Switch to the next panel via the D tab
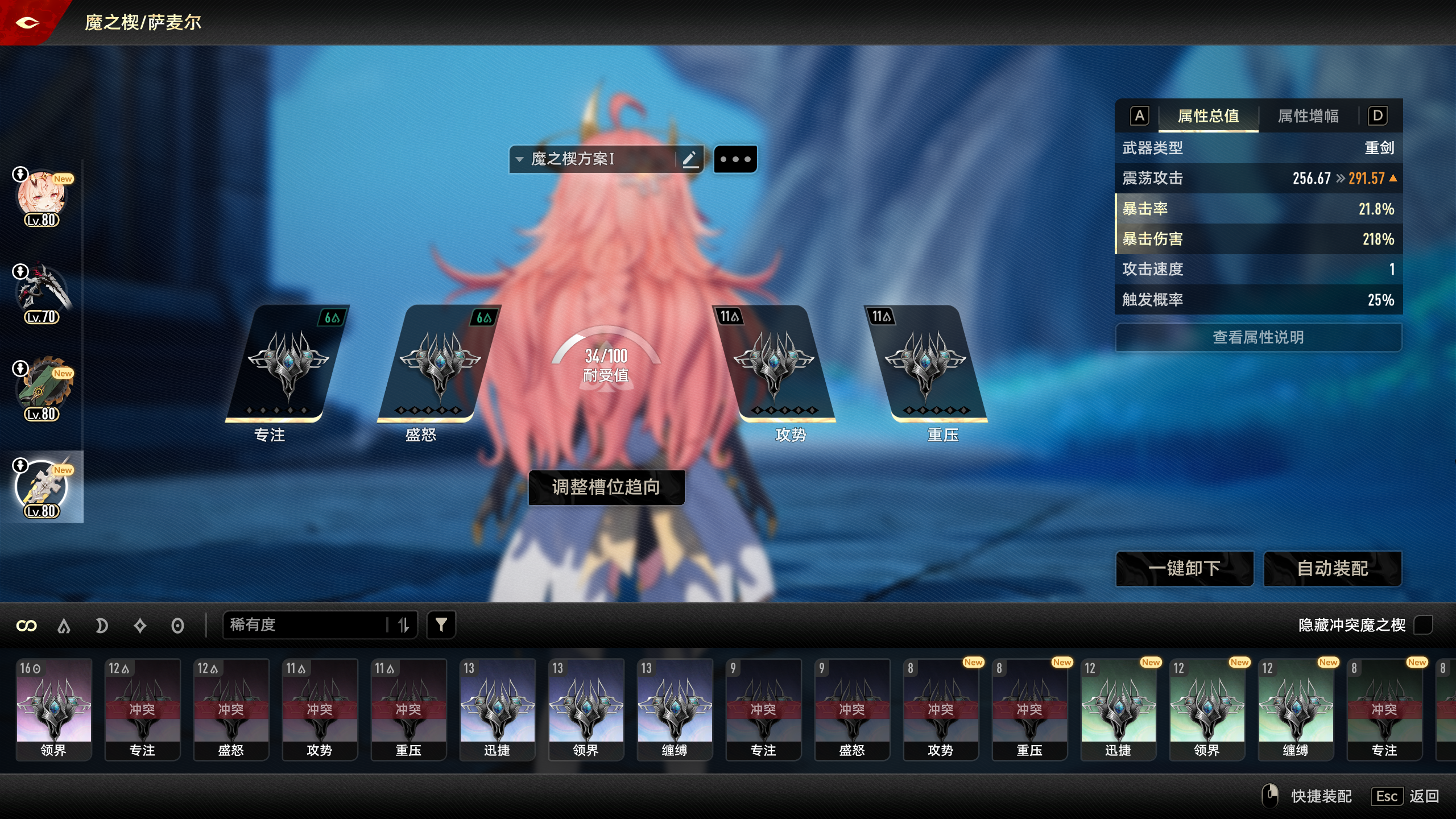1456x819 pixels. (1377, 116)
